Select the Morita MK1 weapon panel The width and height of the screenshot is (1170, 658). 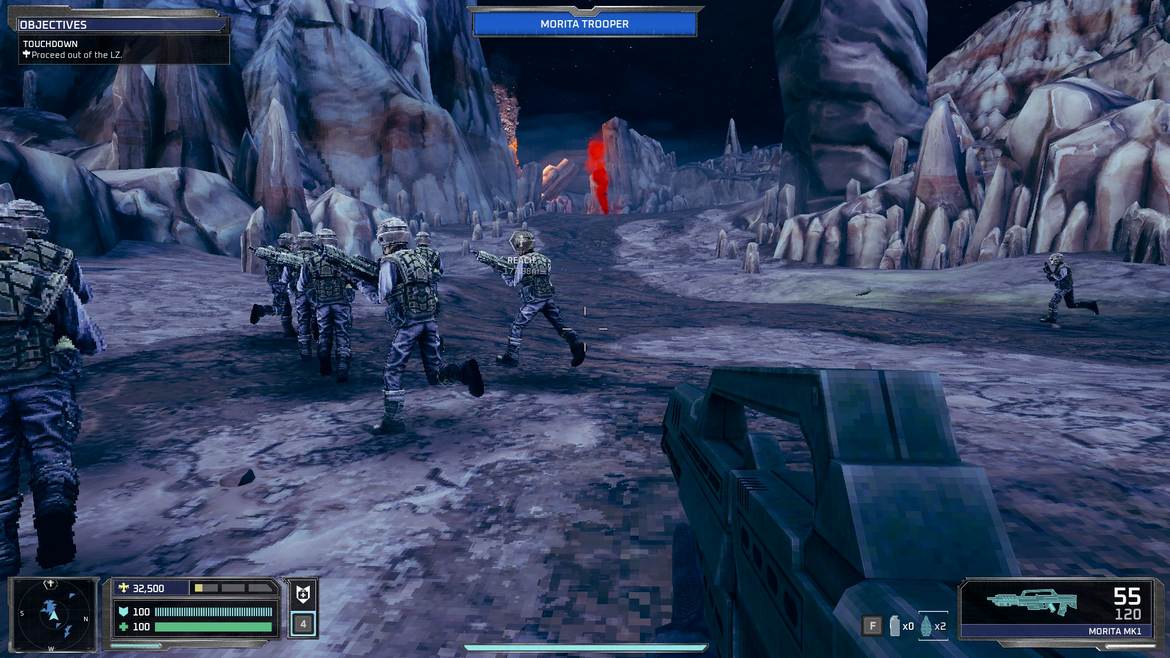1057,609
